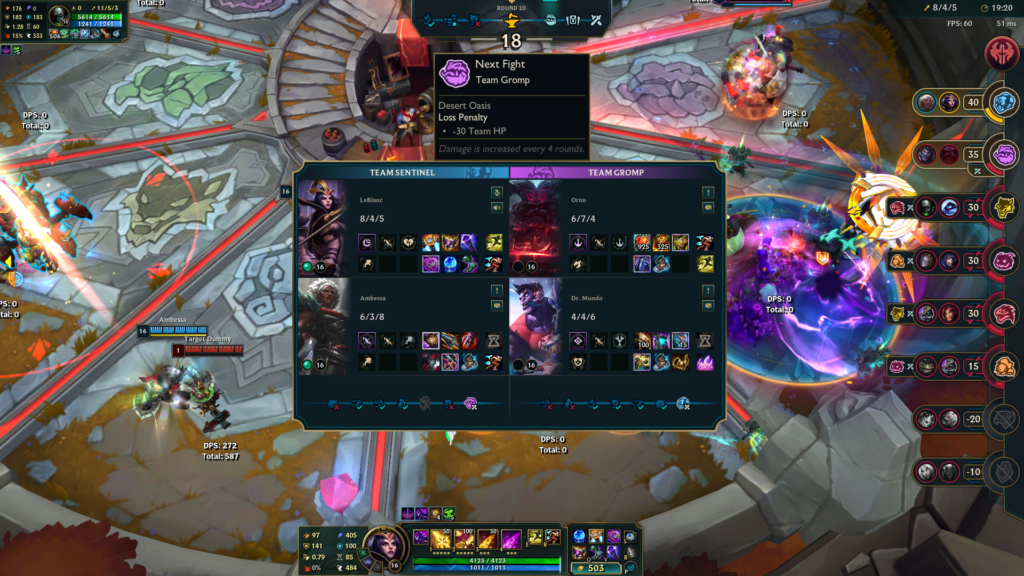Mute Ambessa using the speaker button

point(497,305)
